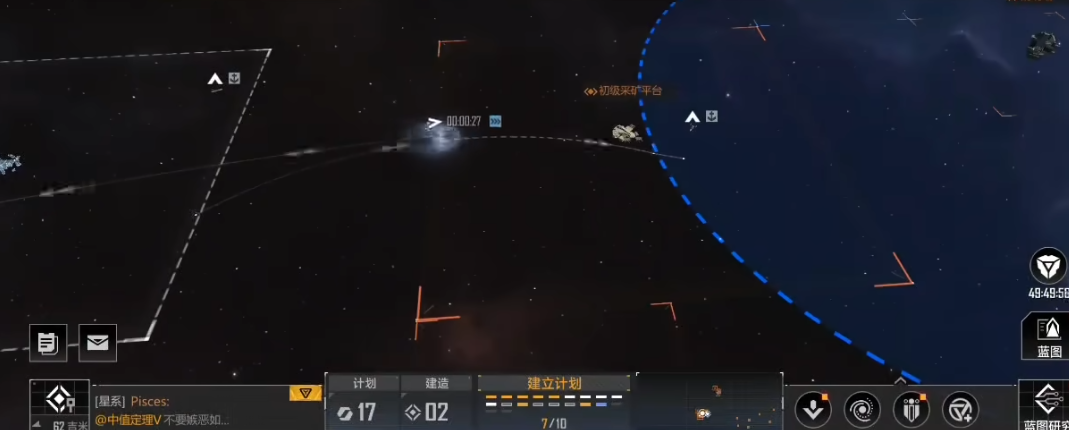Open the clipboard notes icon
Viewport: 1069px width, 430px height.
tap(48, 343)
